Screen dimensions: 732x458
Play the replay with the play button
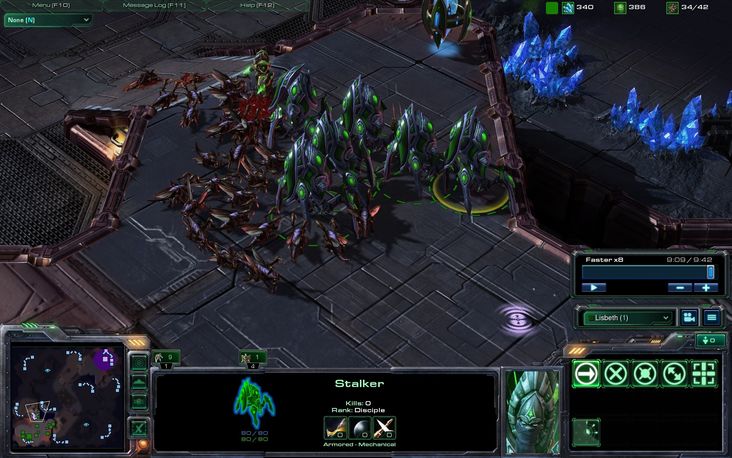[594, 287]
